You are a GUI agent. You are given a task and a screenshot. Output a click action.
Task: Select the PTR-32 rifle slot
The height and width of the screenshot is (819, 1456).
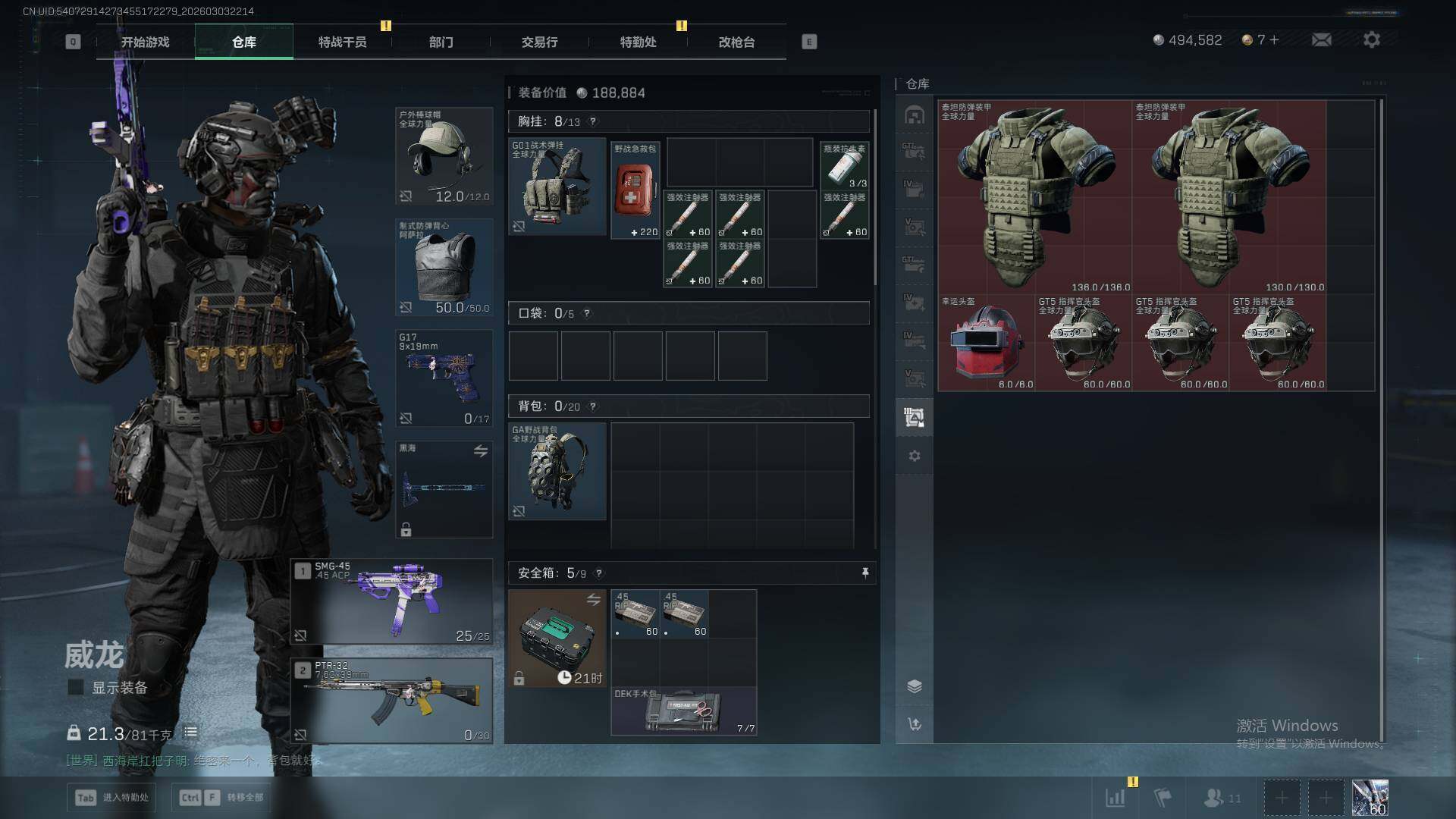click(391, 701)
